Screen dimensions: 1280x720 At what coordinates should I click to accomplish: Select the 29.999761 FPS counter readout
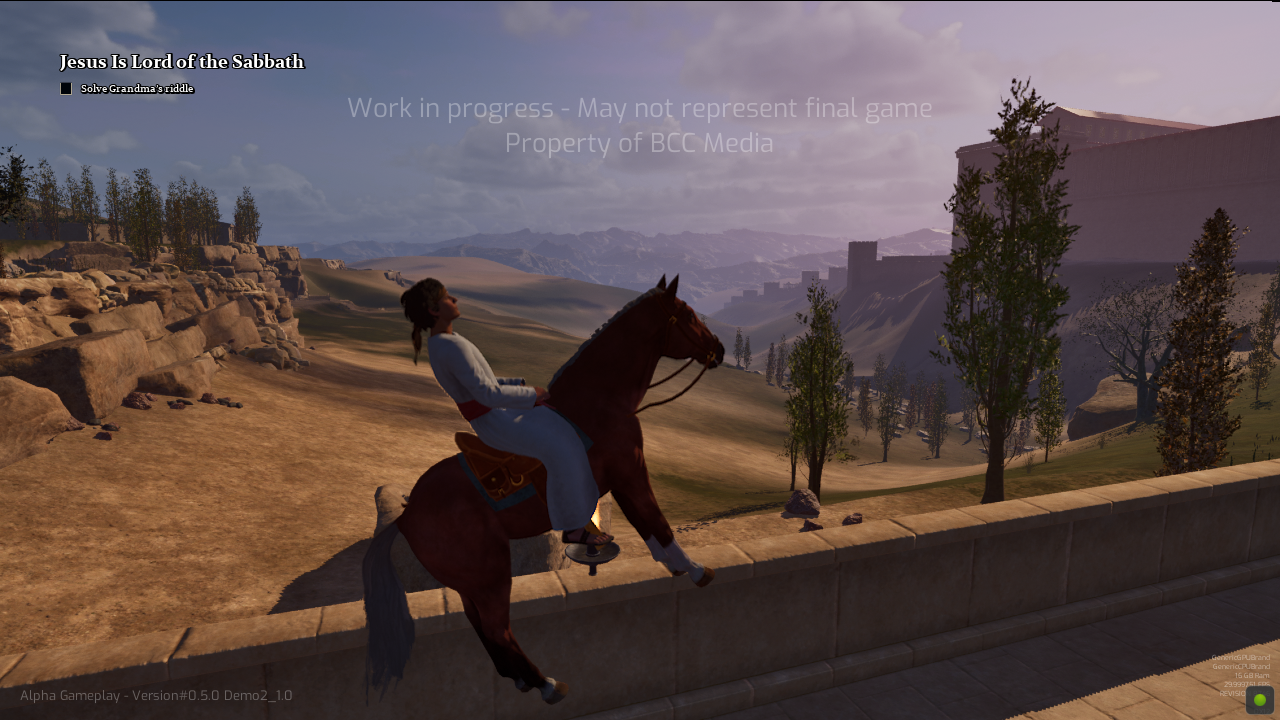[x=1247, y=684]
